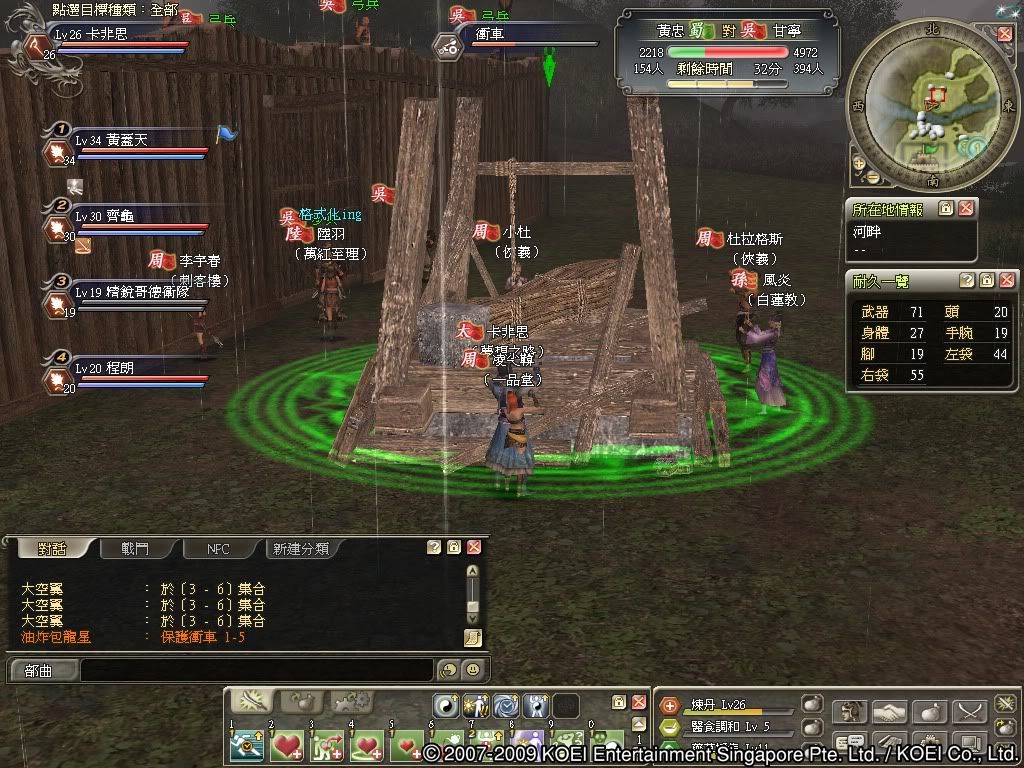Screen dimensions: 1024x768
Task: Open the NPC chat tab
Action: pyautogui.click(x=218, y=548)
